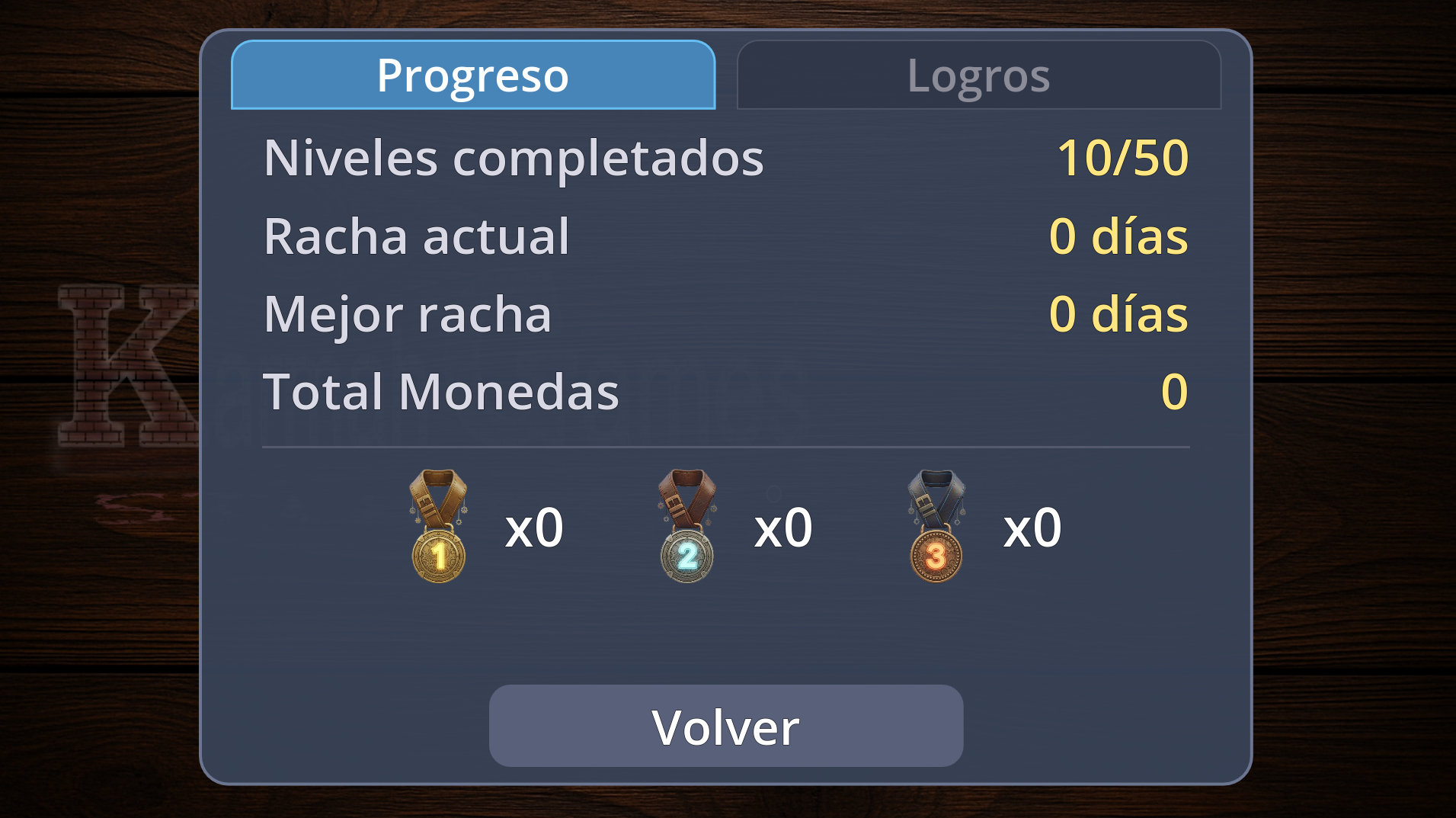The image size is (1456, 818).
Task: Click the x0 count beside the bronze medal
Action: [x=1031, y=526]
